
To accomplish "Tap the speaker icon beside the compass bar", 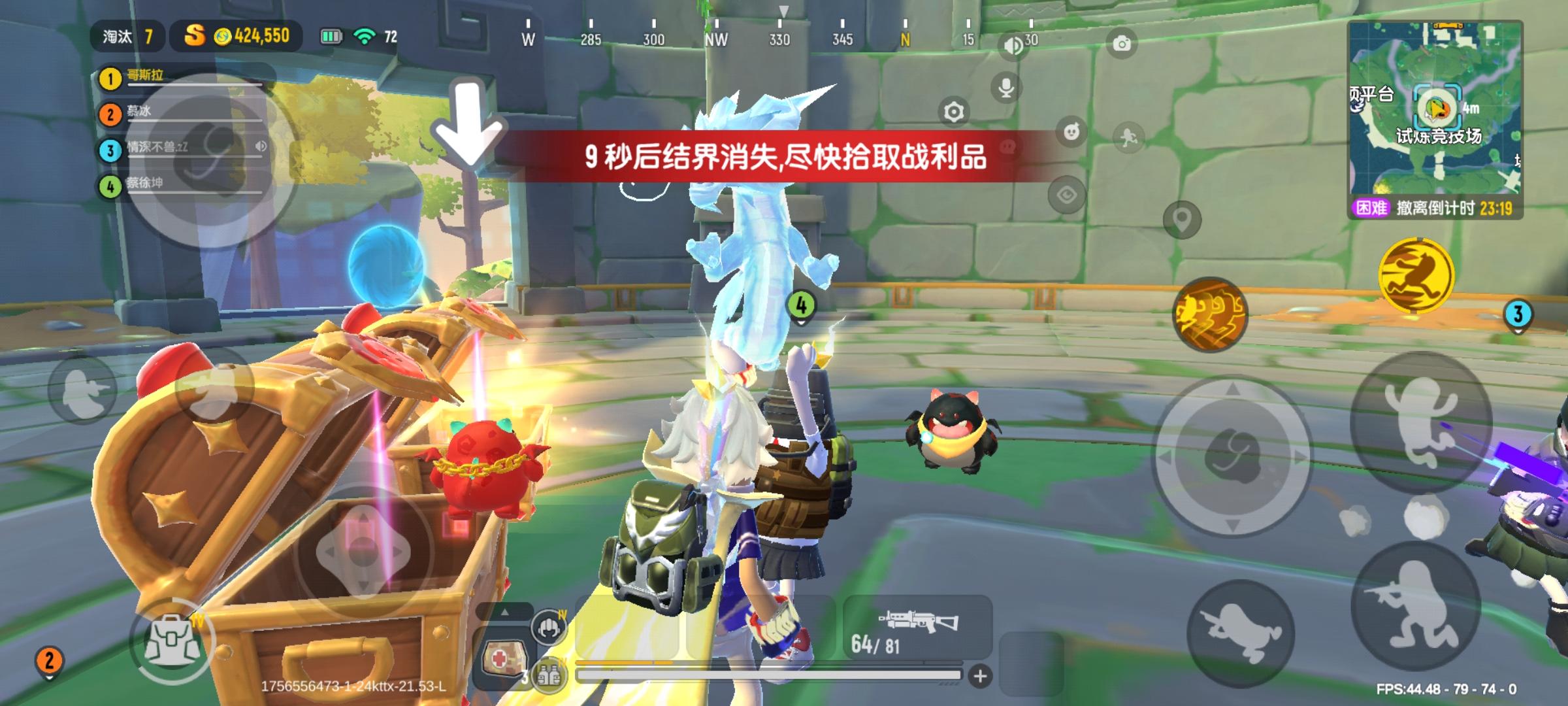I will [x=1012, y=44].
